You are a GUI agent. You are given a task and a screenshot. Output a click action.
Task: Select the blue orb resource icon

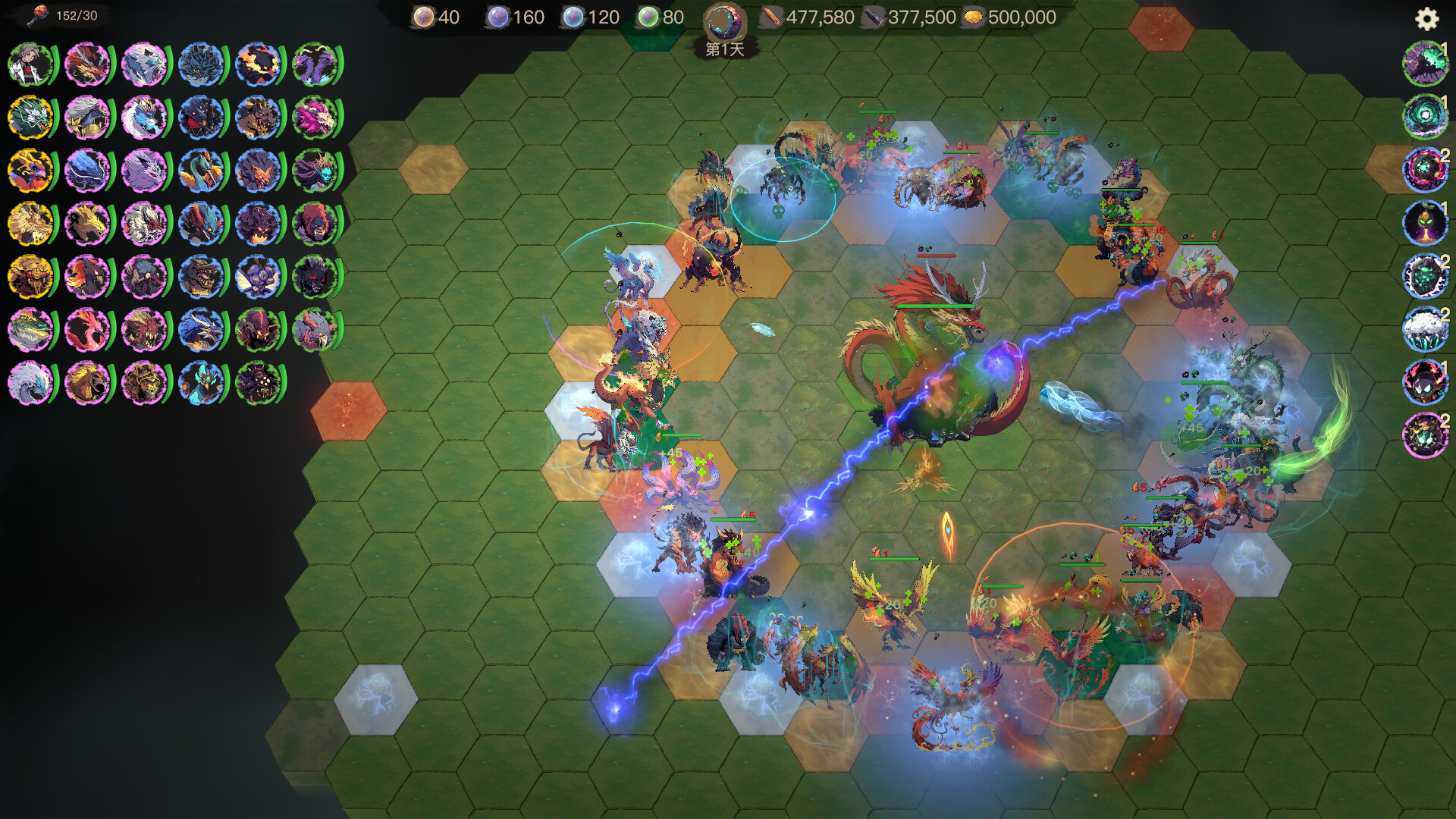pyautogui.click(x=574, y=17)
